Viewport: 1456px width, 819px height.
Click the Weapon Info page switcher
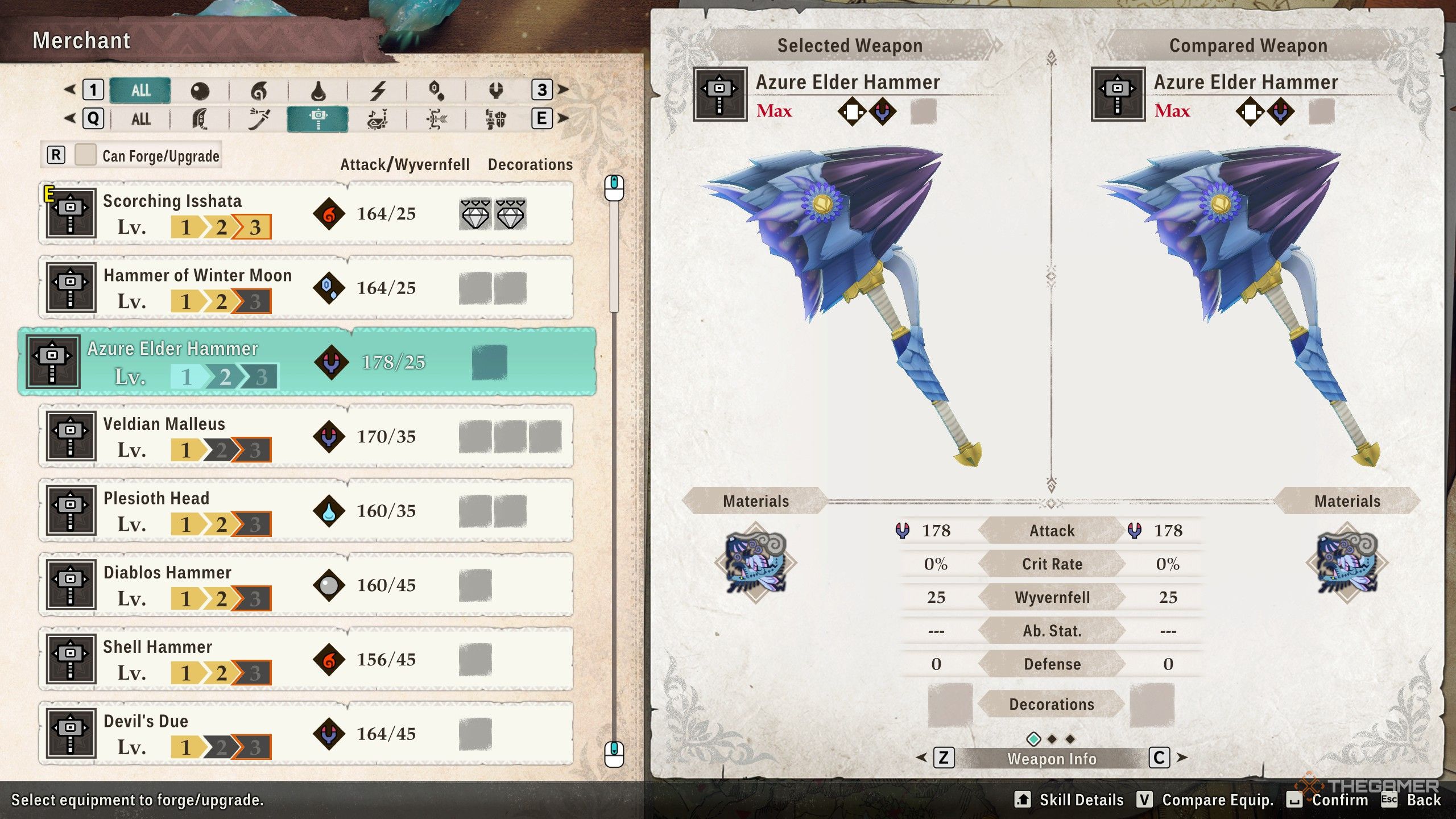[x=1051, y=759]
